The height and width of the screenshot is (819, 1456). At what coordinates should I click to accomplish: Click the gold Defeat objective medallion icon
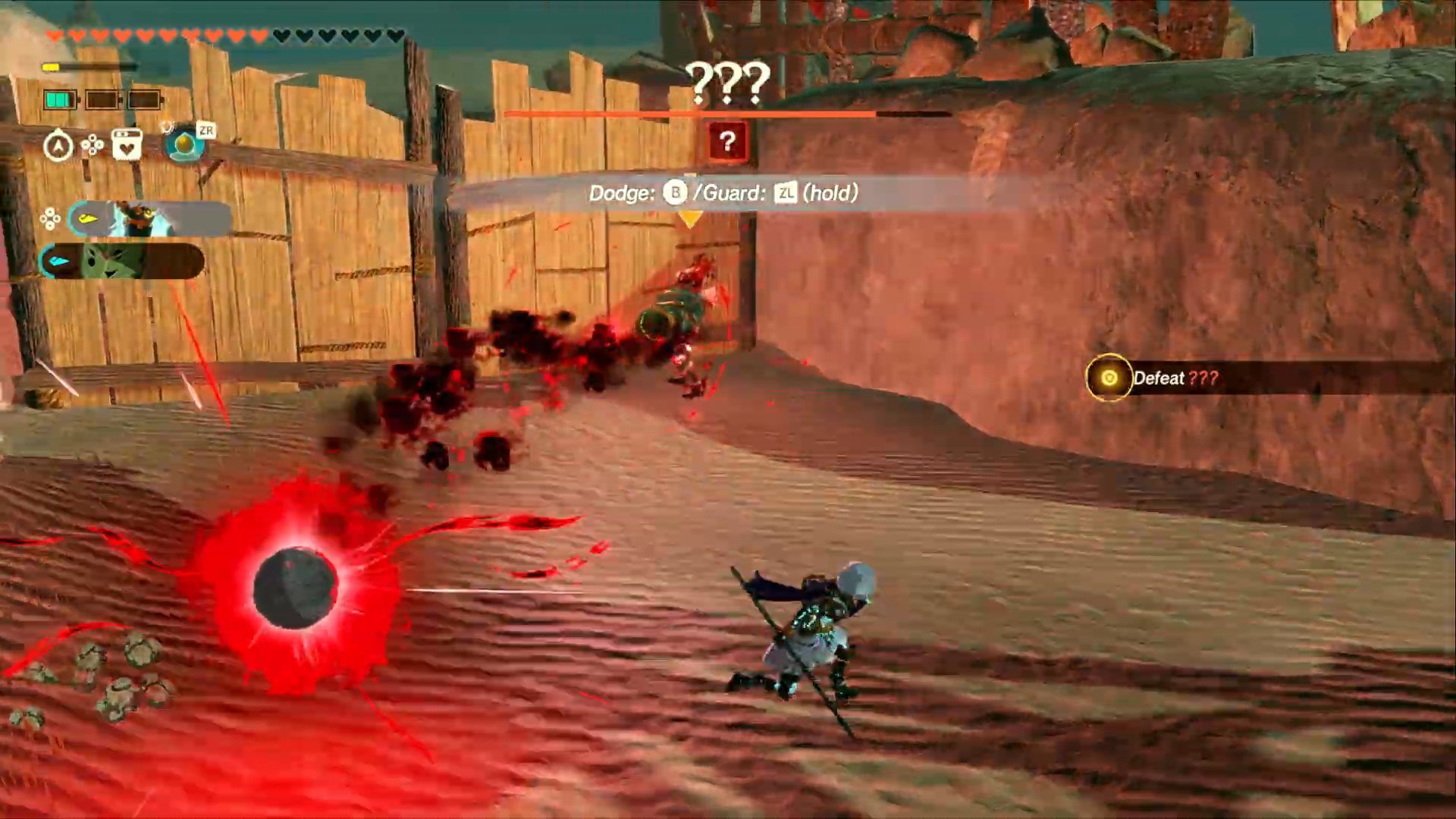tap(1109, 378)
